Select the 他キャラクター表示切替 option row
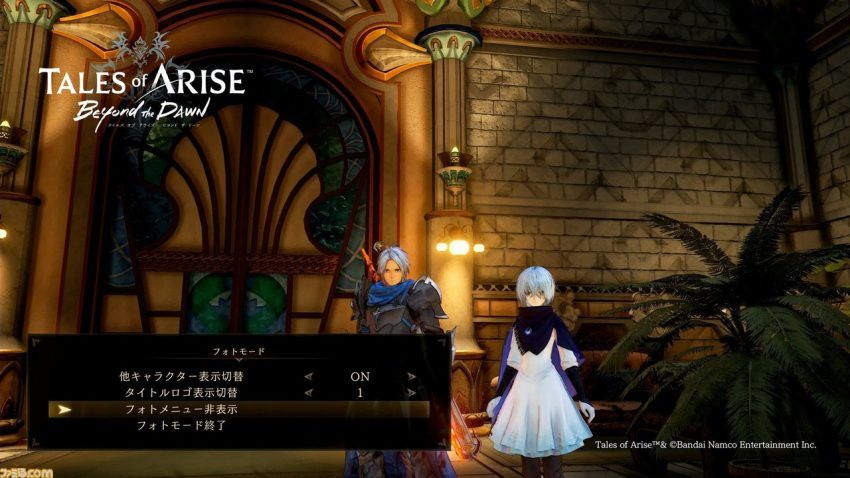The image size is (850, 478). pos(181,377)
